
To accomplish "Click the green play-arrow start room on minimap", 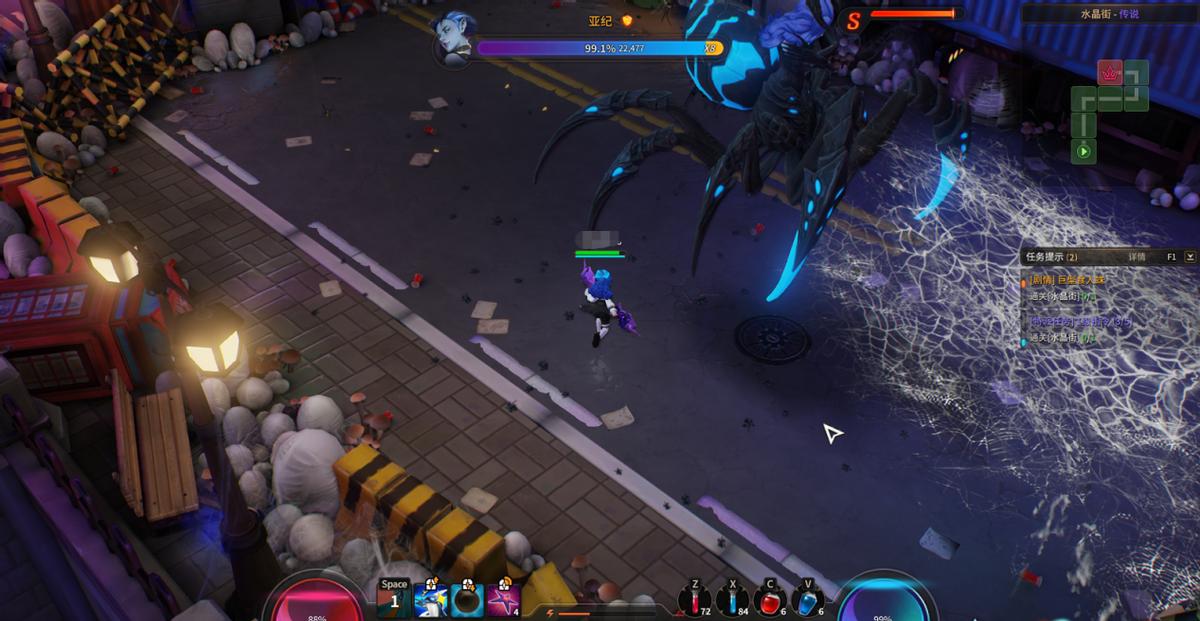I will point(1083,152).
